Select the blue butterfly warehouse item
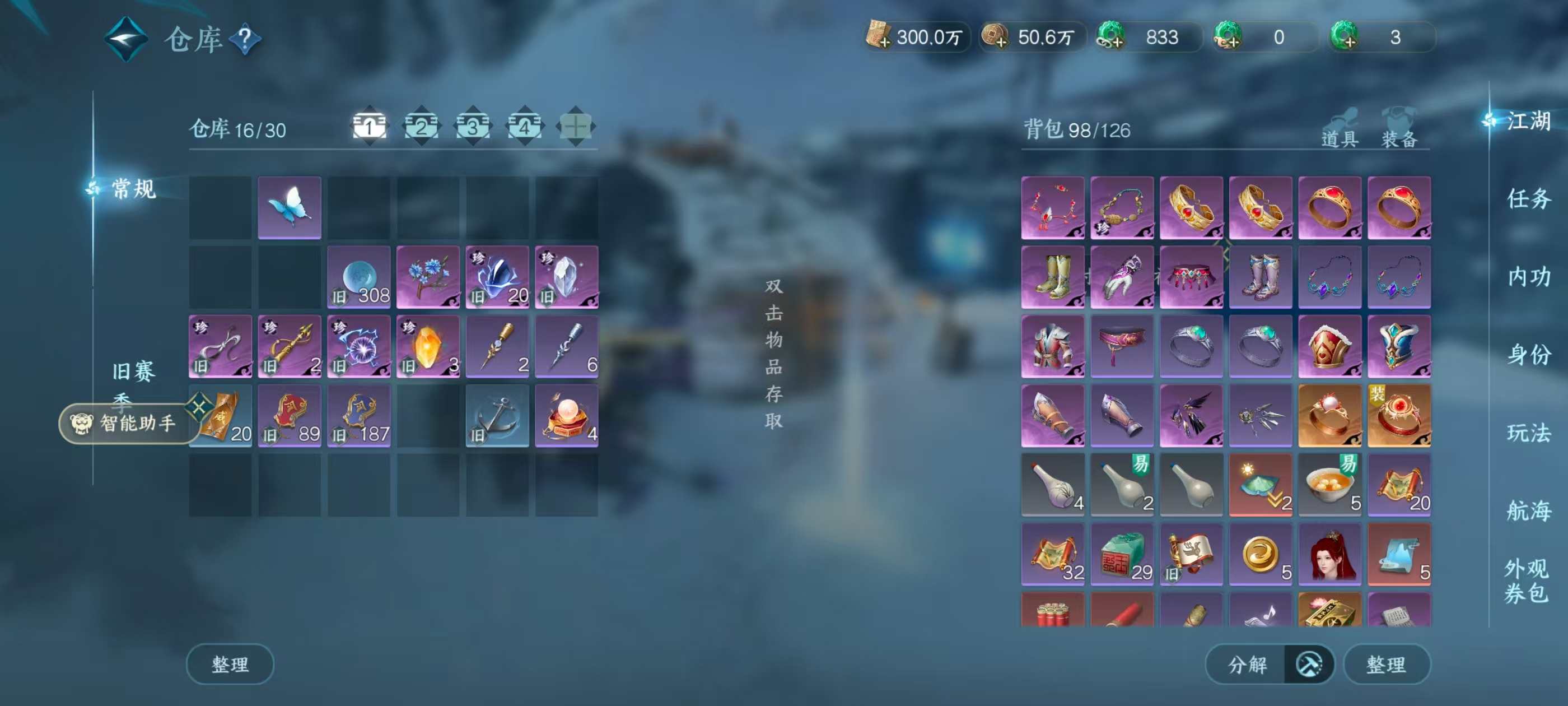Viewport: 1568px width, 706px height. tap(290, 207)
